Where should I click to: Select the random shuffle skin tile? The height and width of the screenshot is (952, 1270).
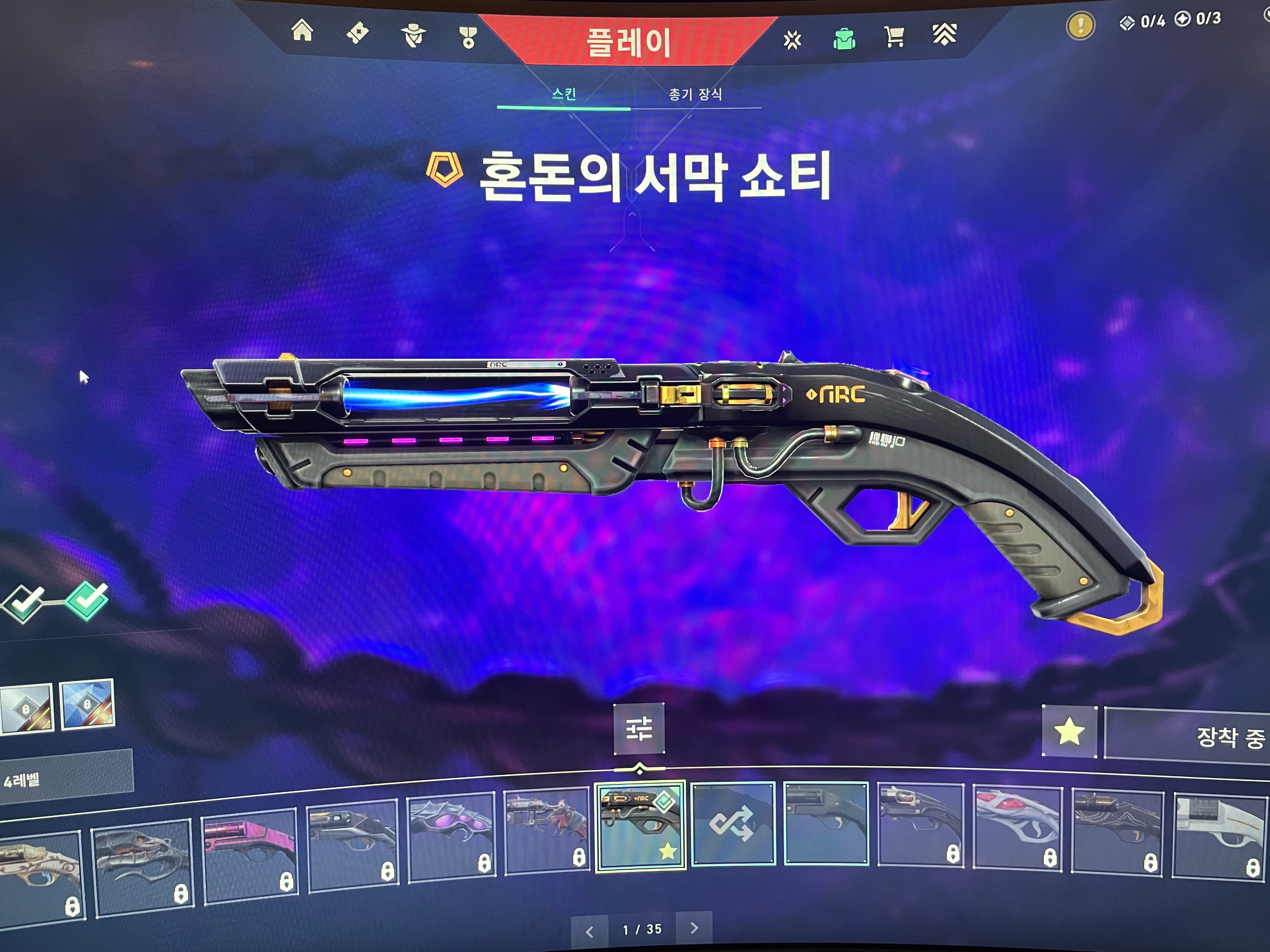point(733,823)
